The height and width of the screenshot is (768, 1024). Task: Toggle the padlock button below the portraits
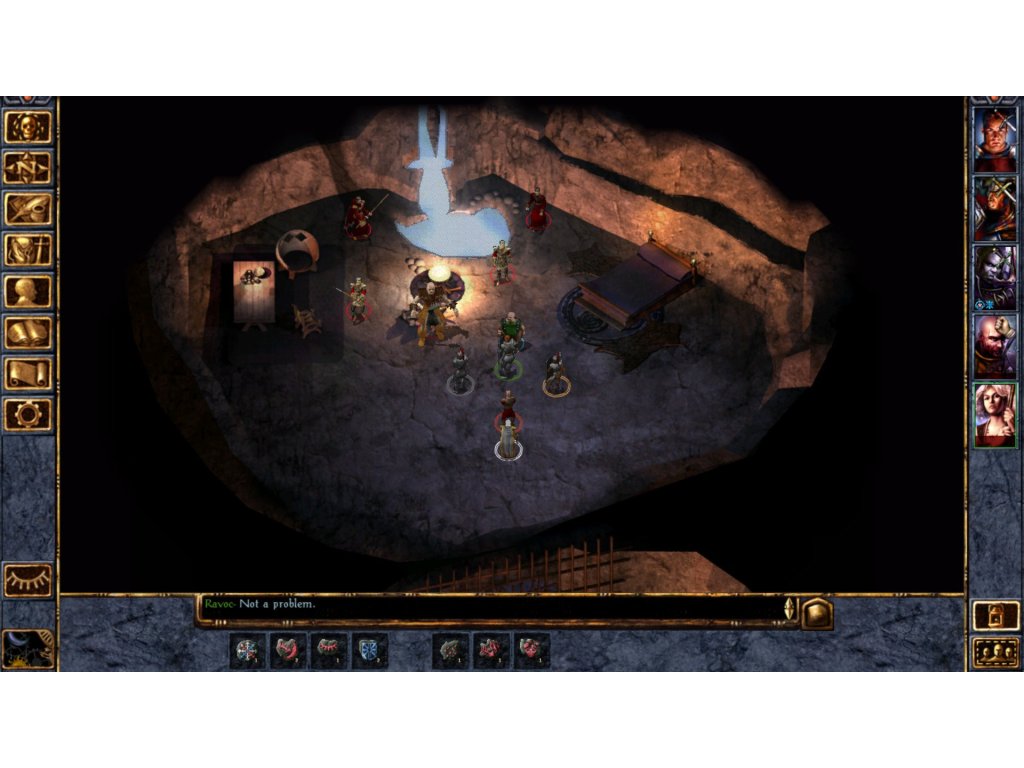[996, 616]
